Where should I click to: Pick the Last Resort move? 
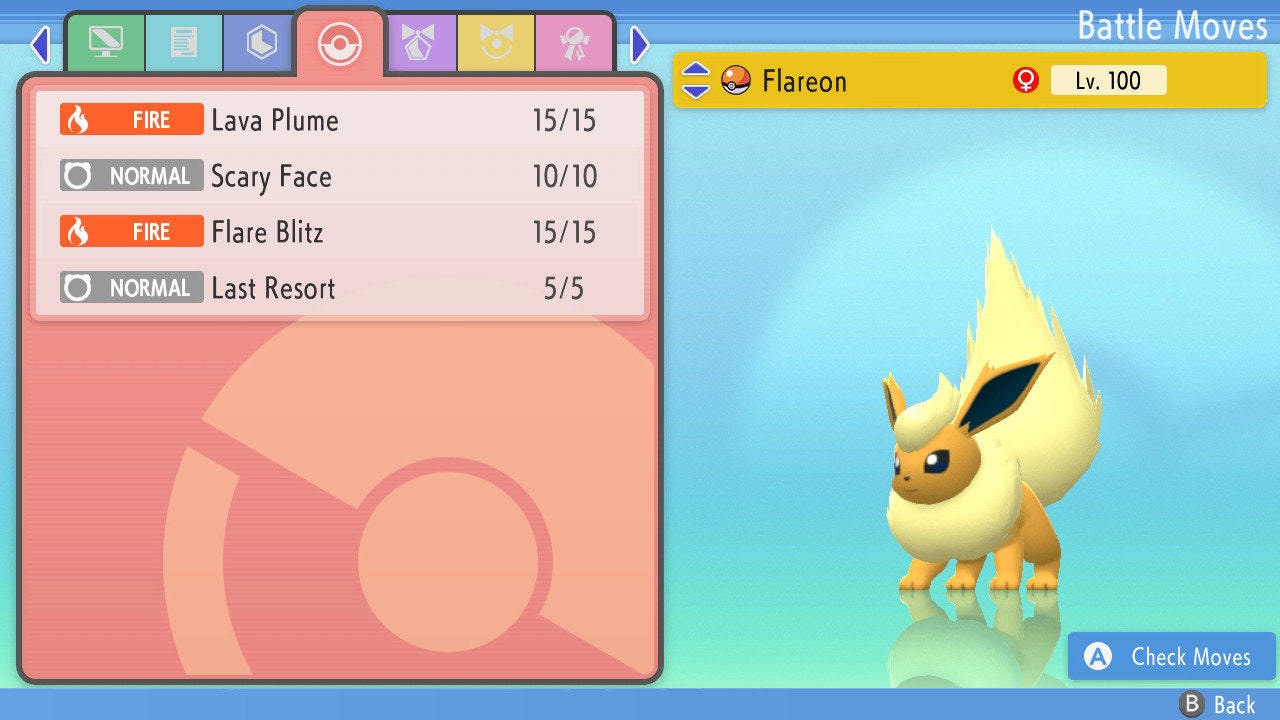[x=340, y=289]
